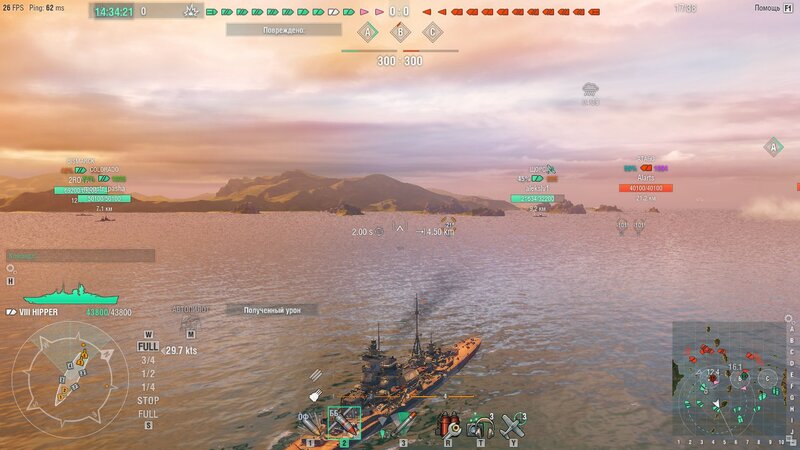This screenshot has height=450, width=800.
Task: Click capture point C on the minimap
Action: point(767,378)
